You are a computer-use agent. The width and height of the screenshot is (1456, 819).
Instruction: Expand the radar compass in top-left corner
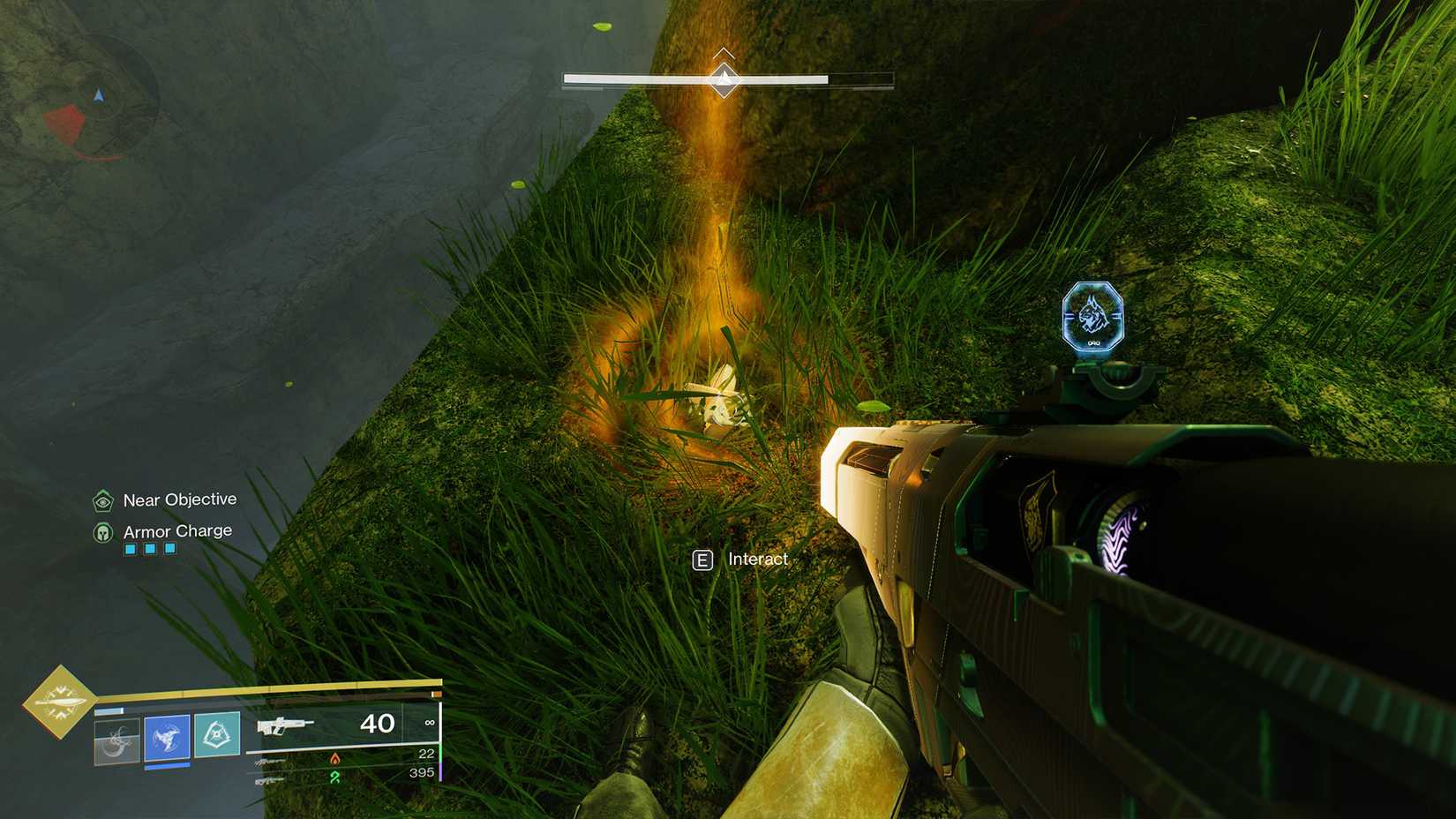(x=97, y=94)
